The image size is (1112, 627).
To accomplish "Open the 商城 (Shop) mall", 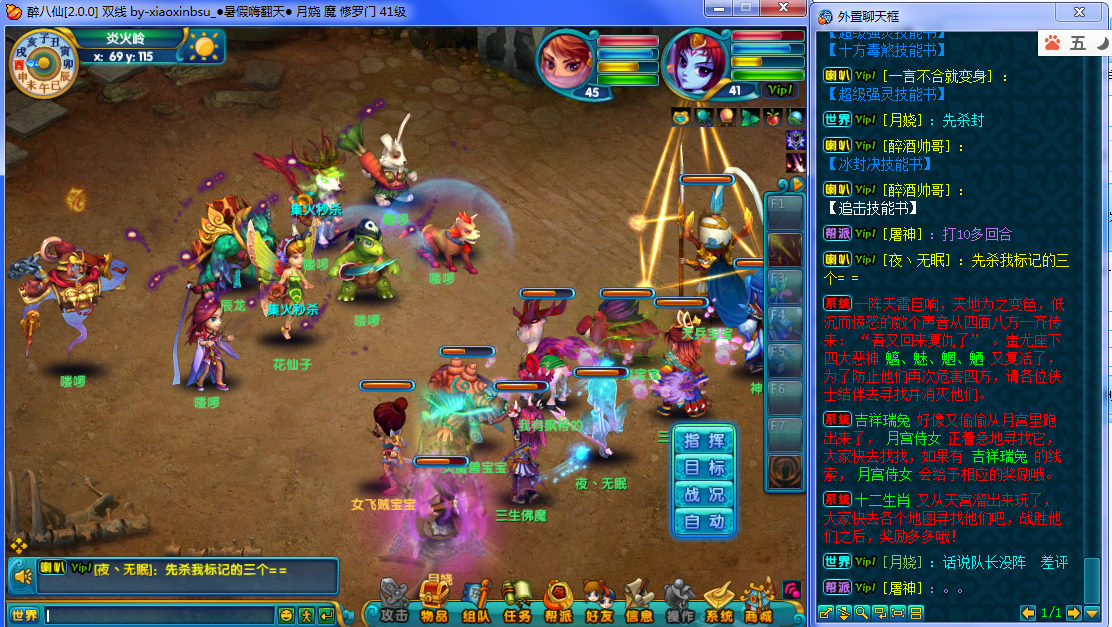I will point(759,602).
